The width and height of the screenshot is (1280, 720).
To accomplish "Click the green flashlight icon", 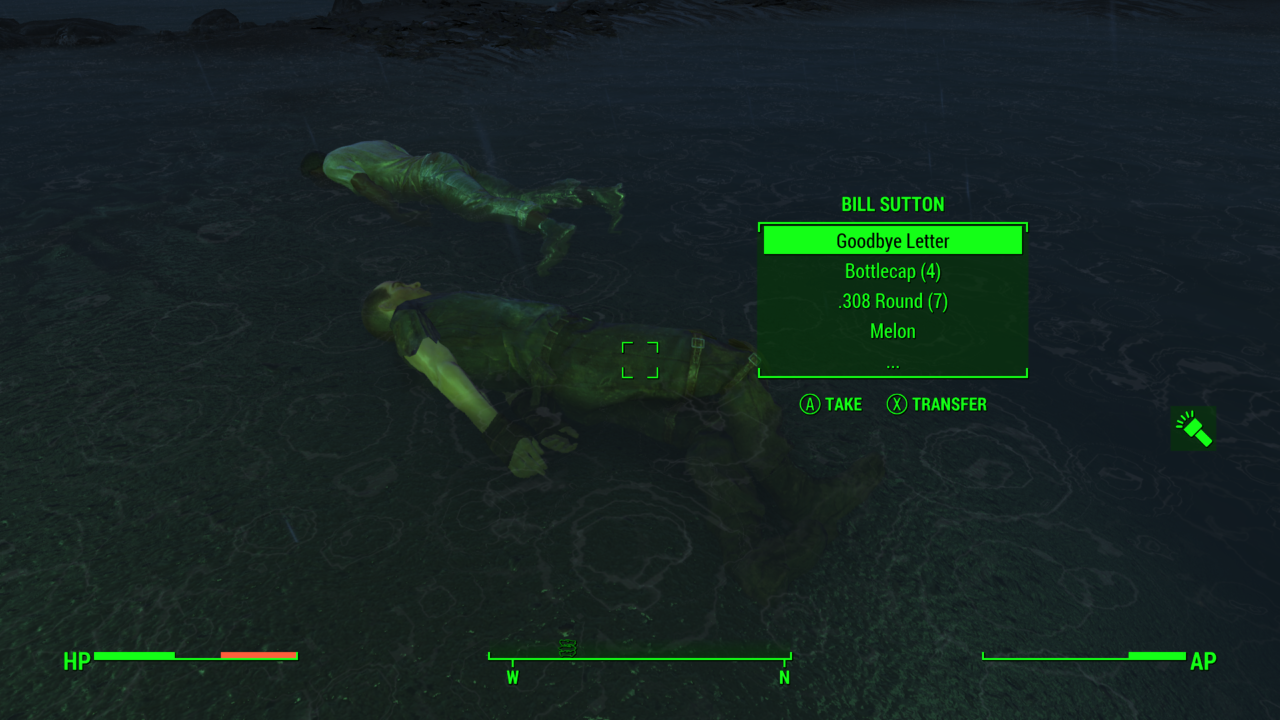I will [1193, 428].
